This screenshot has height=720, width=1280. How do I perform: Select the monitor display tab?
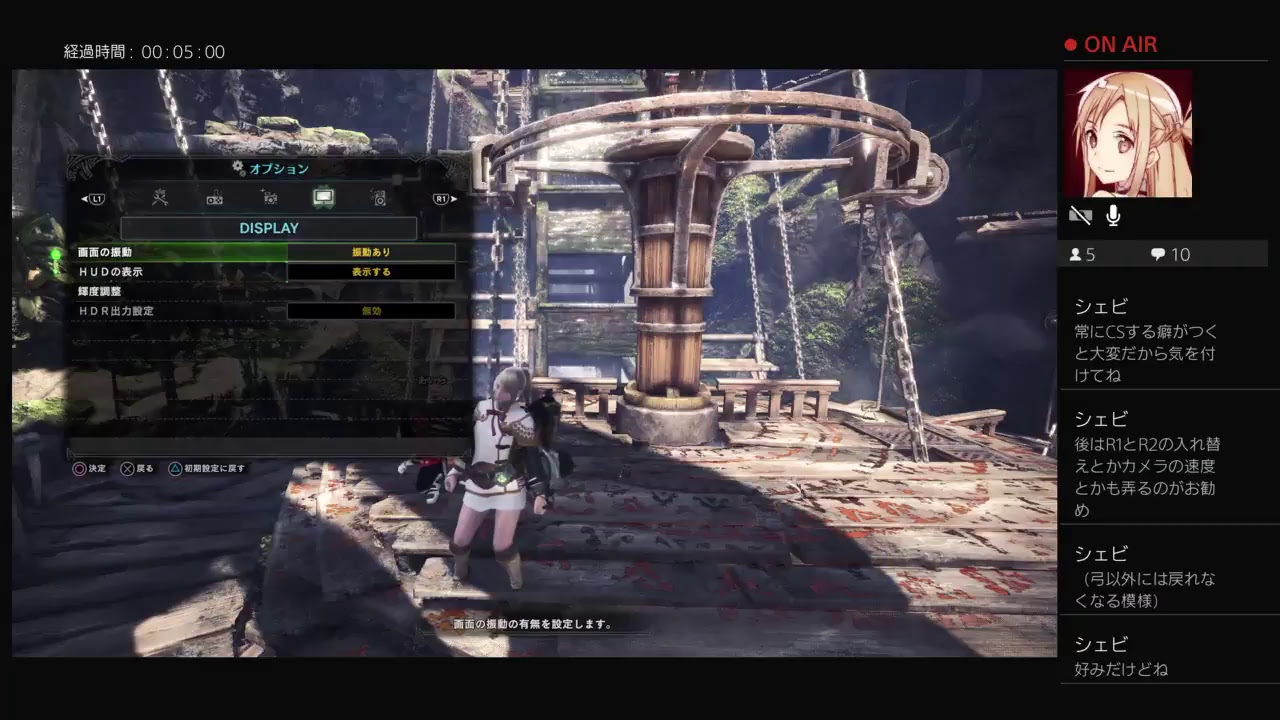(x=323, y=198)
